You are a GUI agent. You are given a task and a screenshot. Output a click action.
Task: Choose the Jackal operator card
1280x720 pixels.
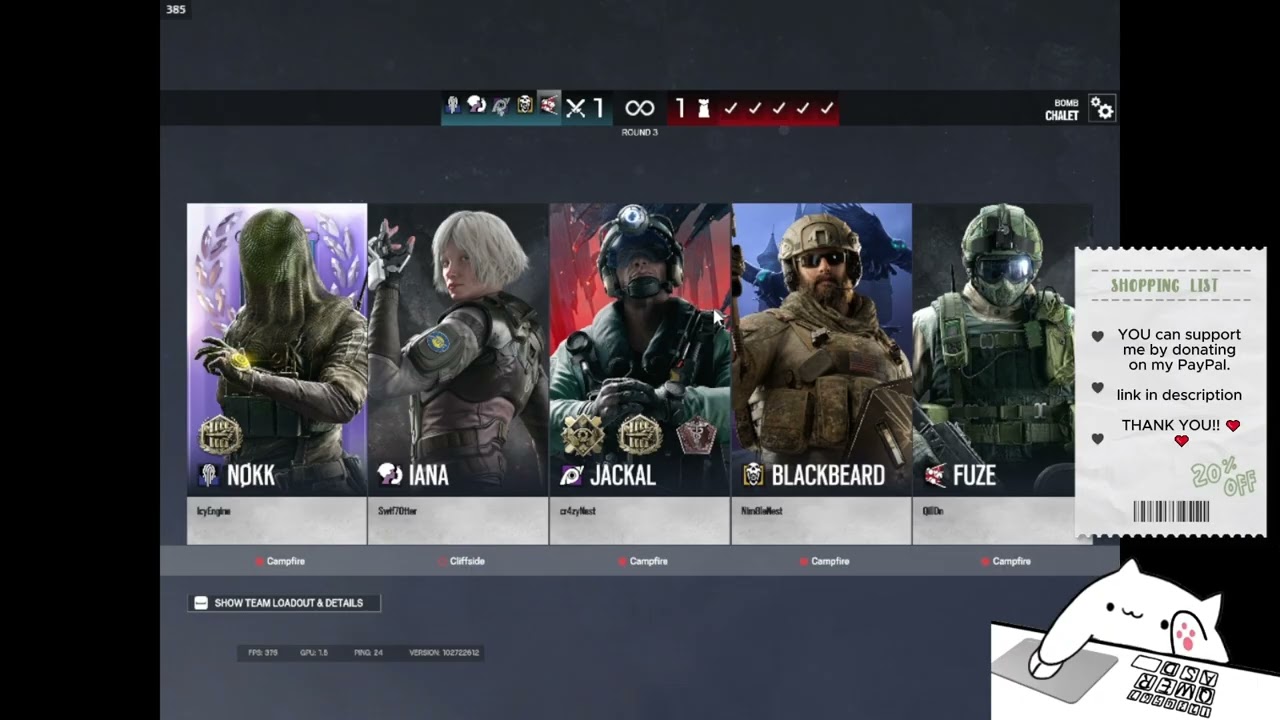click(640, 350)
